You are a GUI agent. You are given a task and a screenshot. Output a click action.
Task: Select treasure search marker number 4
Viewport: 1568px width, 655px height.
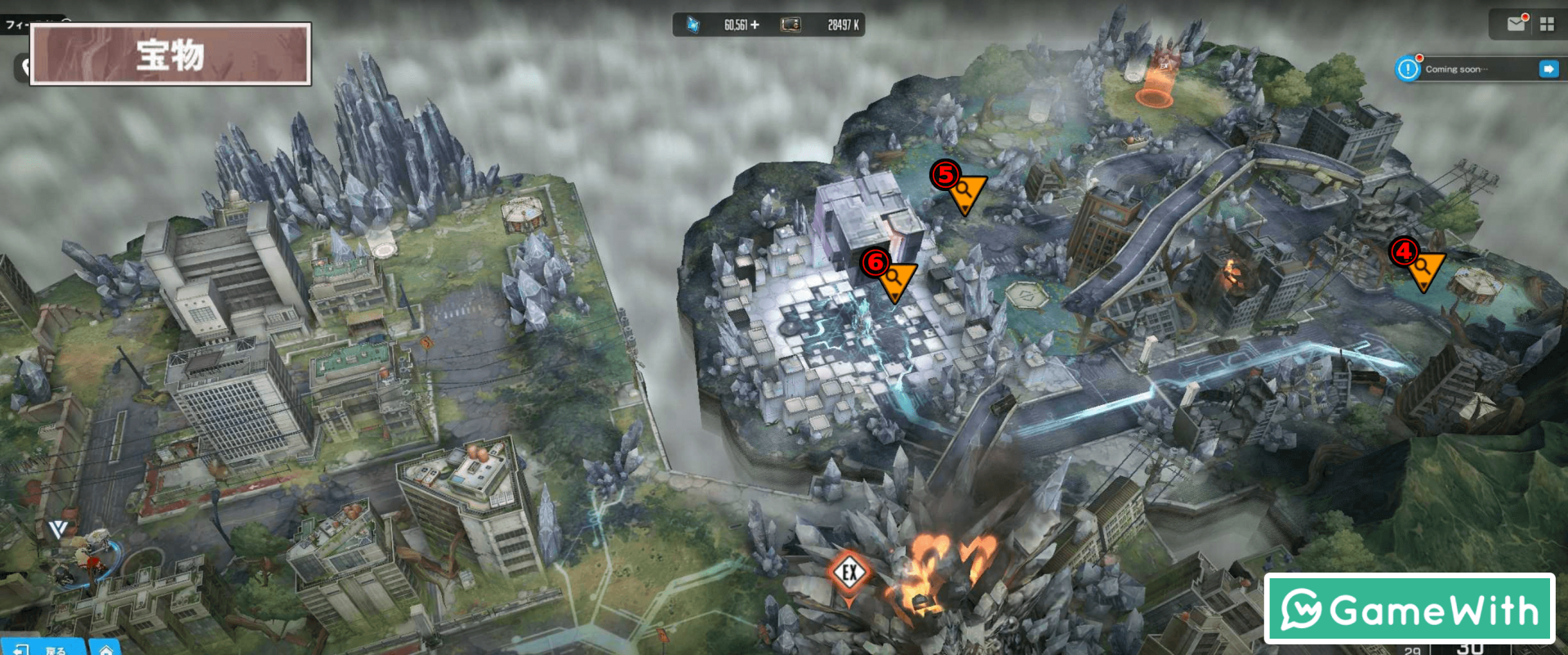(x=1423, y=269)
